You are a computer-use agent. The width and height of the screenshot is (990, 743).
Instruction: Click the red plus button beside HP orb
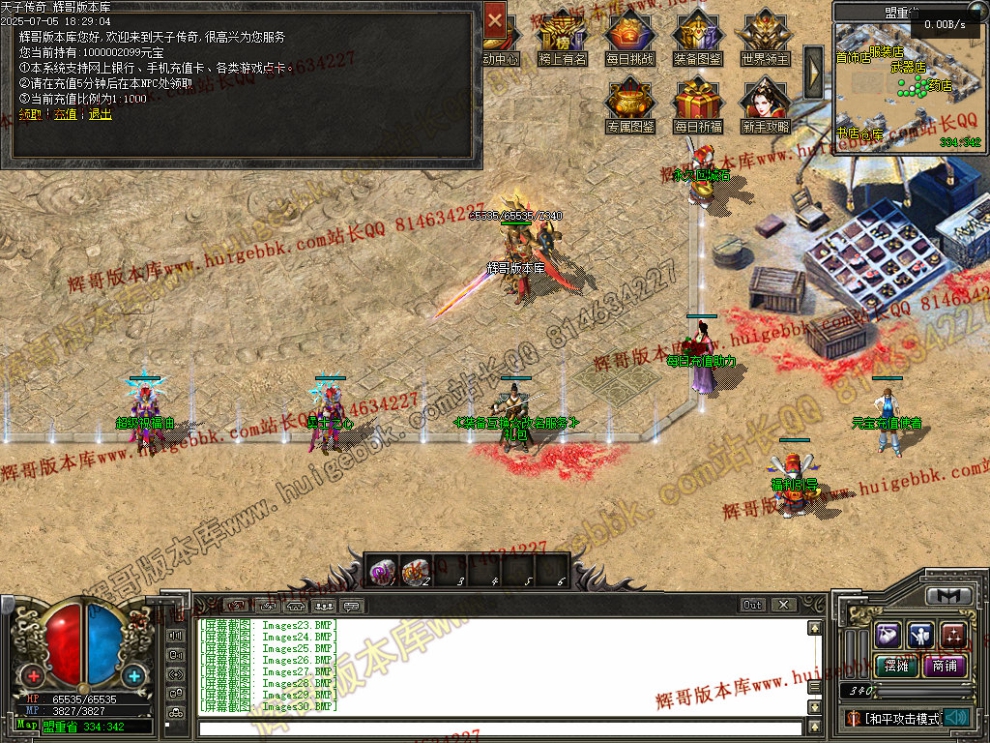click(34, 675)
